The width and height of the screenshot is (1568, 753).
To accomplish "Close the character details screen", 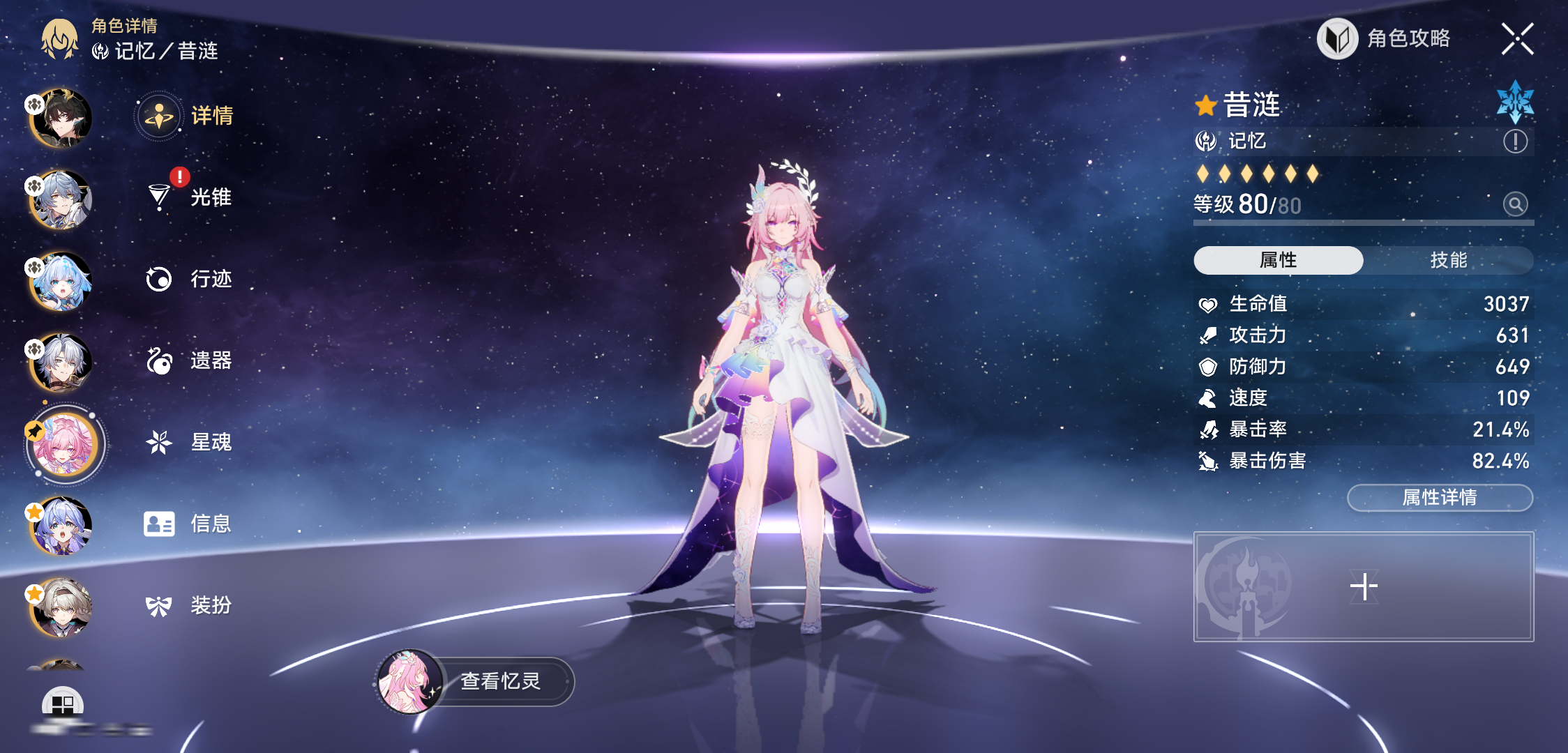I will pos(1517,38).
